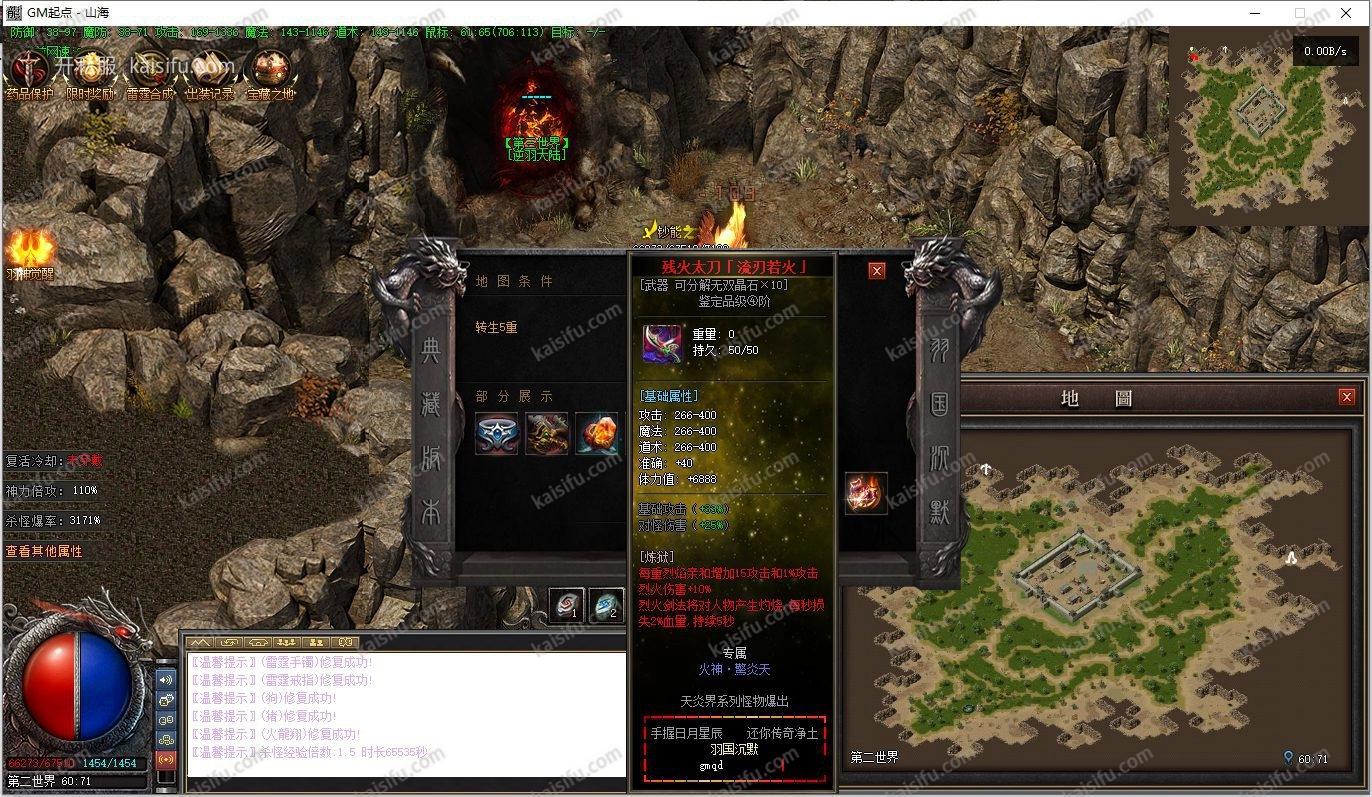This screenshot has height=797, width=1372.
Task: Close the 地圖 map window
Action: (1346, 397)
